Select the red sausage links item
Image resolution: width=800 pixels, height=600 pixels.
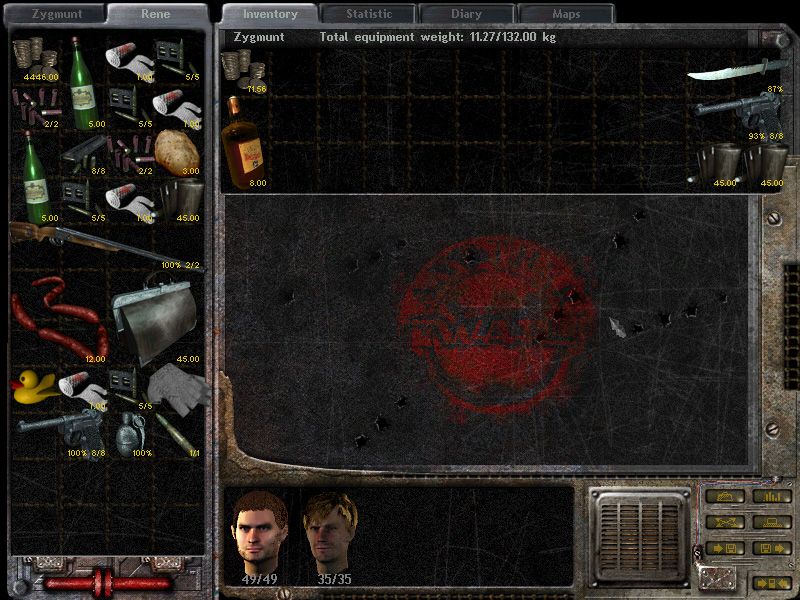(57, 318)
